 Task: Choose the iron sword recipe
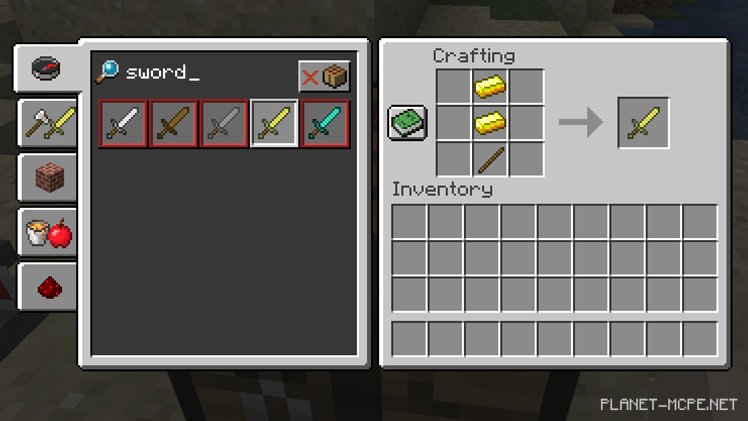(x=124, y=123)
